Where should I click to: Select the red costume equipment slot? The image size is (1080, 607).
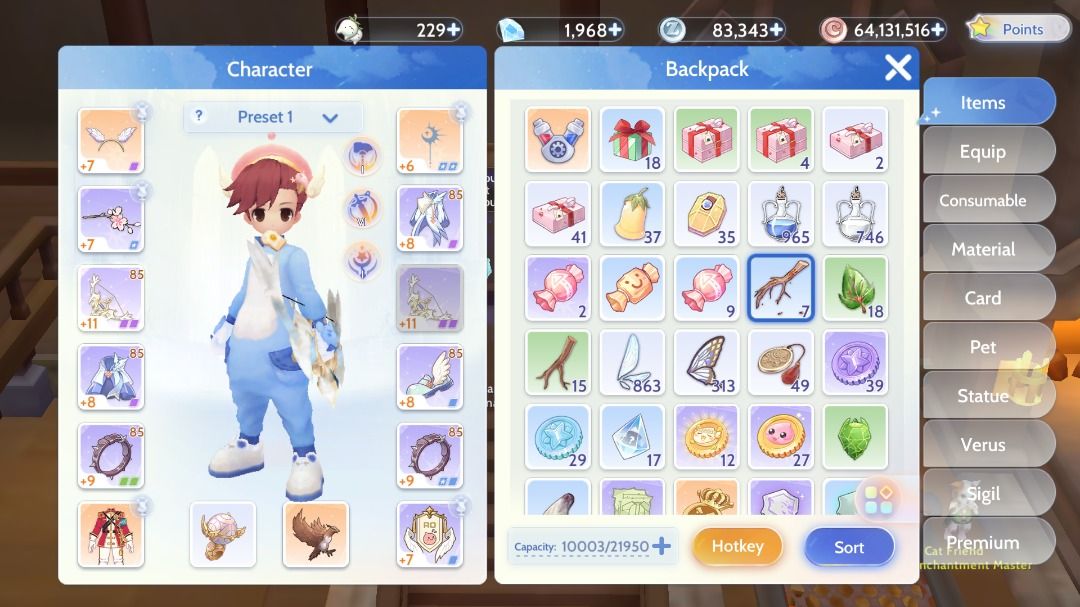pyautogui.click(x=111, y=534)
